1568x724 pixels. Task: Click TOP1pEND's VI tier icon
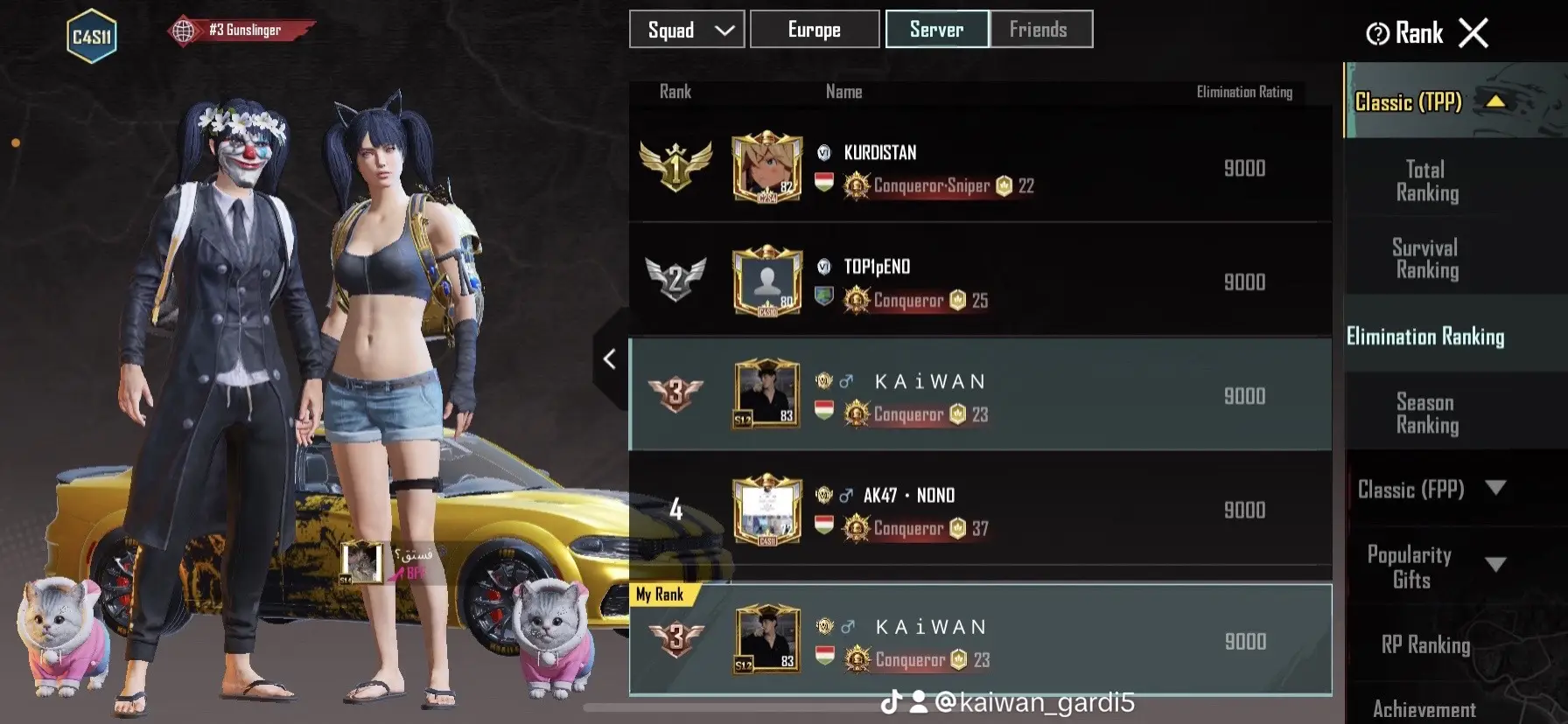pos(822,267)
